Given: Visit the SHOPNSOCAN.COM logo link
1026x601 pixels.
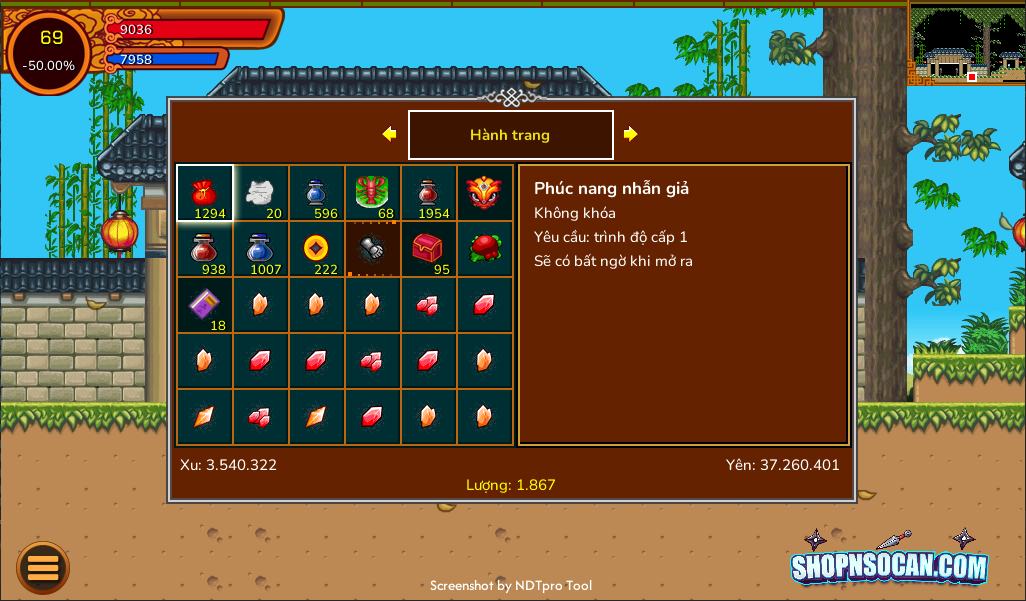Looking at the screenshot, I should [x=889, y=566].
